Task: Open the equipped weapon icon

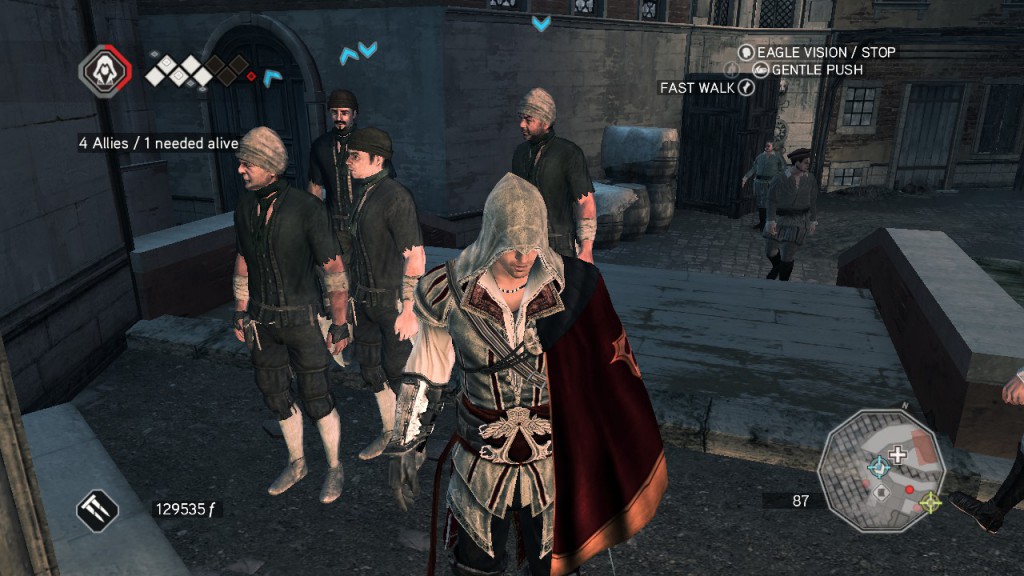Action: 98,510
